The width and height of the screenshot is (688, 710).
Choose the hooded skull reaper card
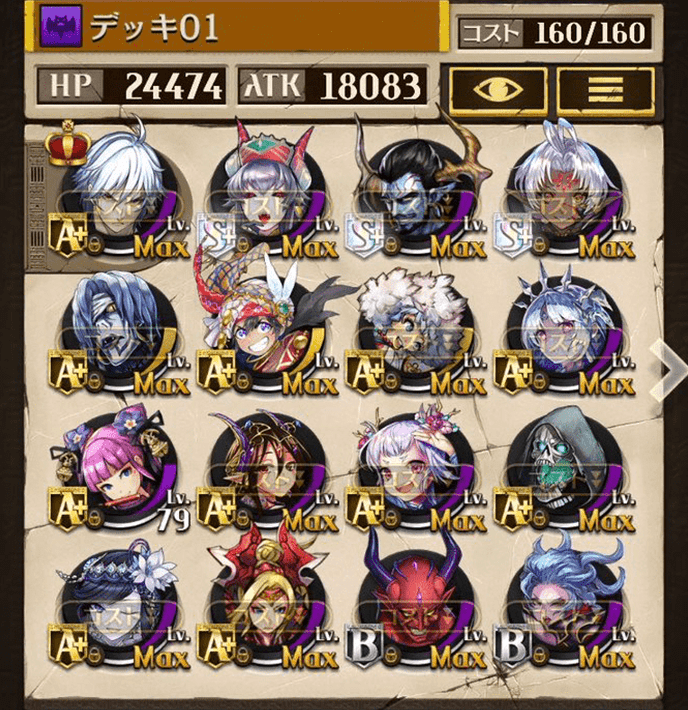tap(564, 470)
